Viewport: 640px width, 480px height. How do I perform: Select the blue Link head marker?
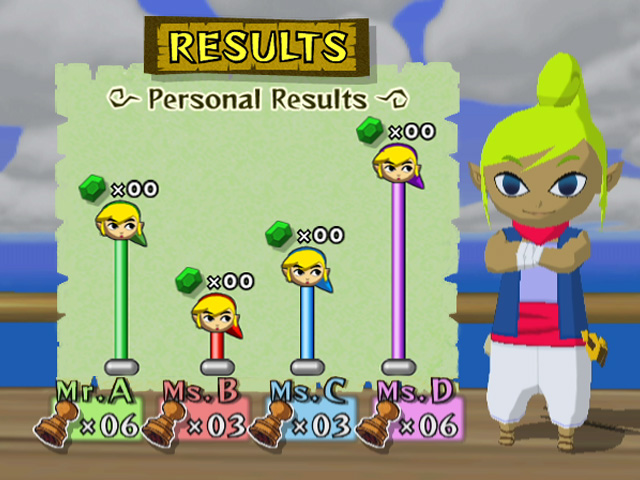(x=306, y=267)
